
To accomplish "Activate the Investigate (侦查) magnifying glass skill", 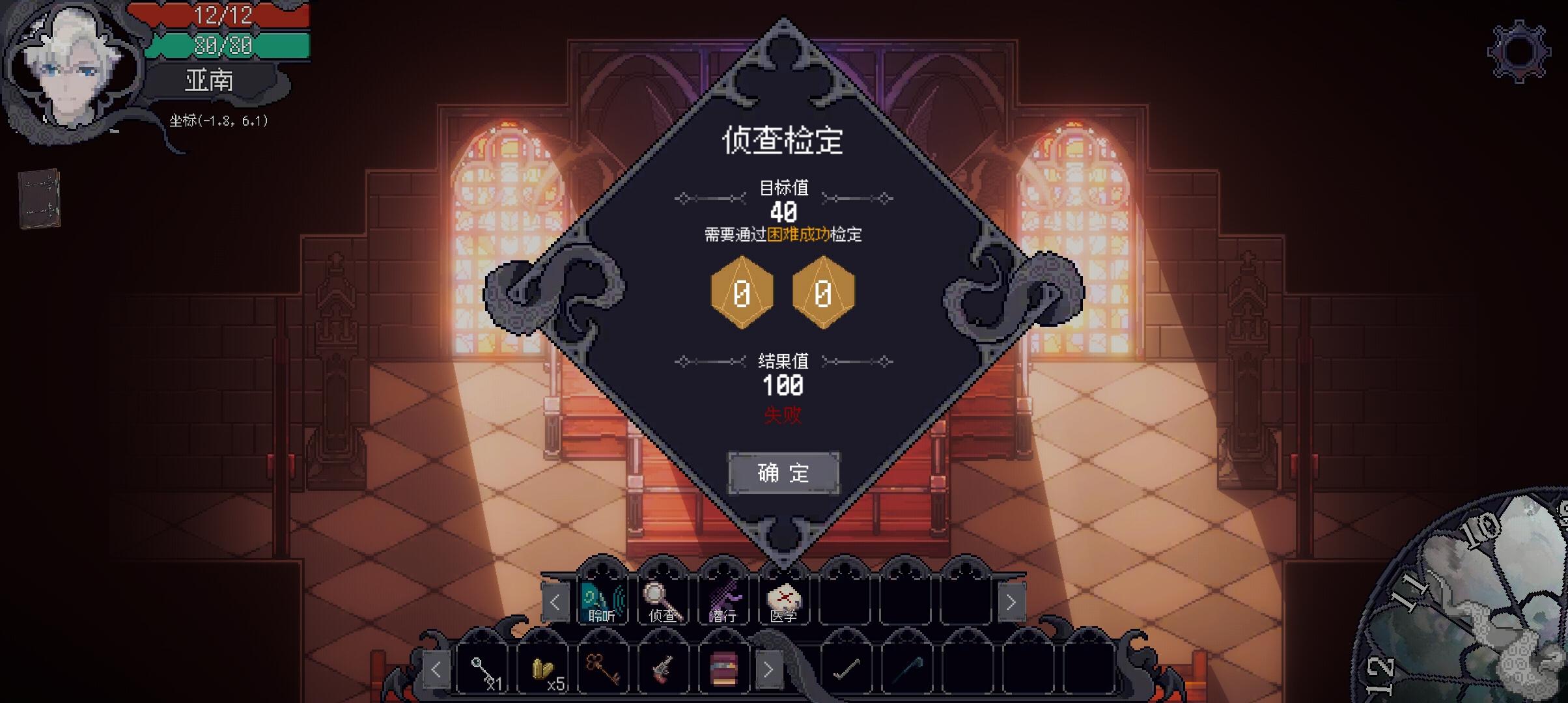I will point(663,601).
